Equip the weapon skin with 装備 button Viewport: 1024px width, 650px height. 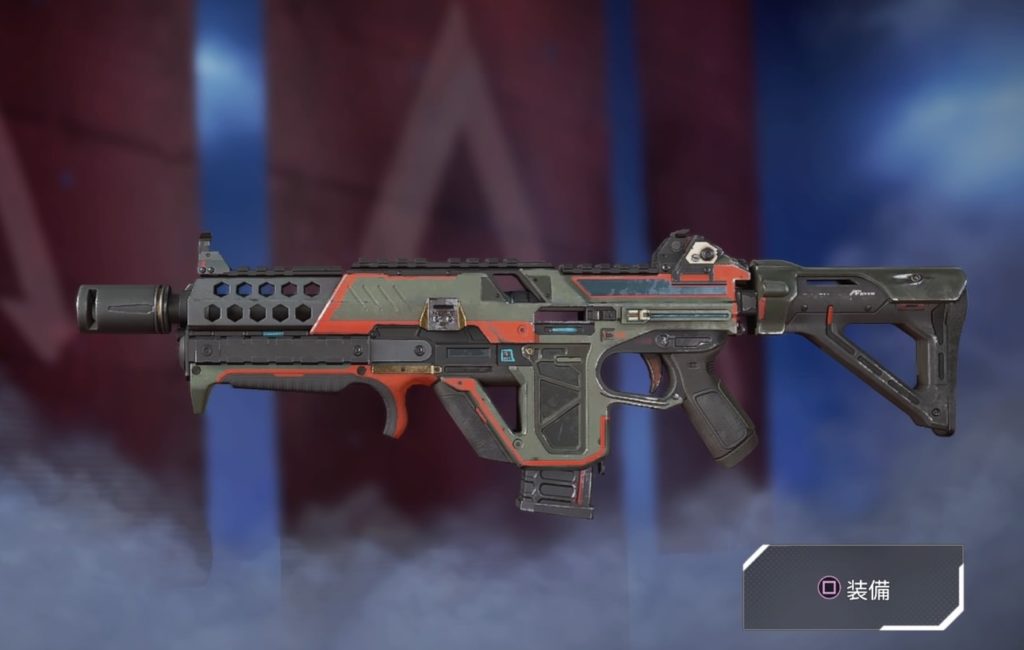tap(853, 588)
